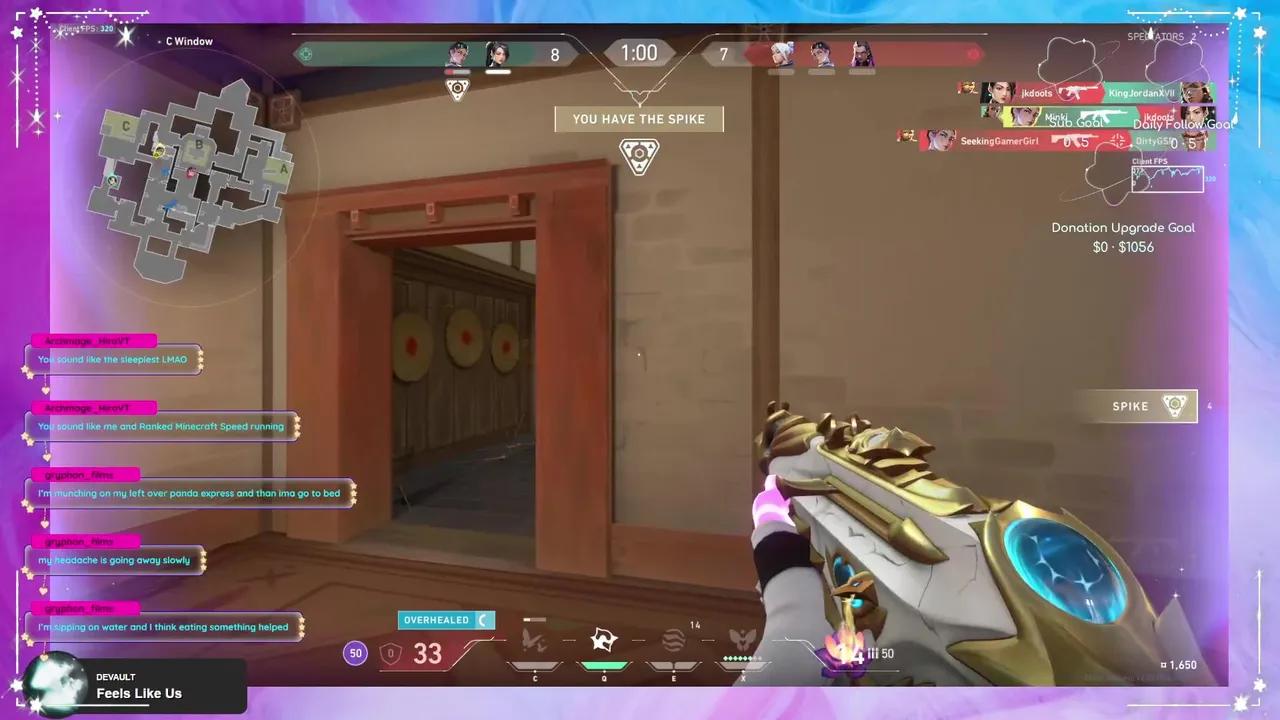Image resolution: width=1280 pixels, height=720 pixels.
Task: Click the round timer showing 1:00
Action: 639,53
